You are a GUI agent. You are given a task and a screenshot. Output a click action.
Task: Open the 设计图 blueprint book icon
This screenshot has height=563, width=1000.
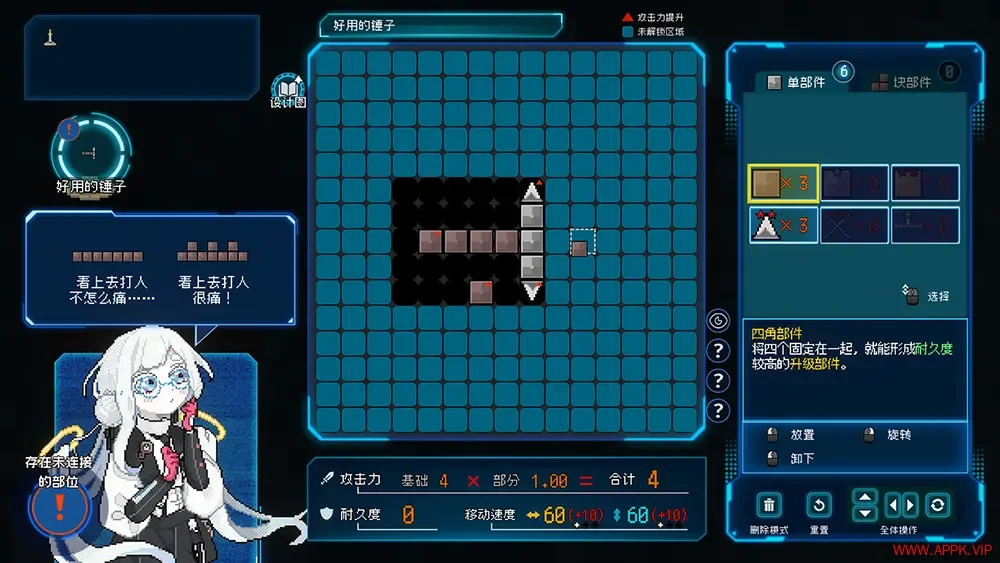tap(288, 89)
